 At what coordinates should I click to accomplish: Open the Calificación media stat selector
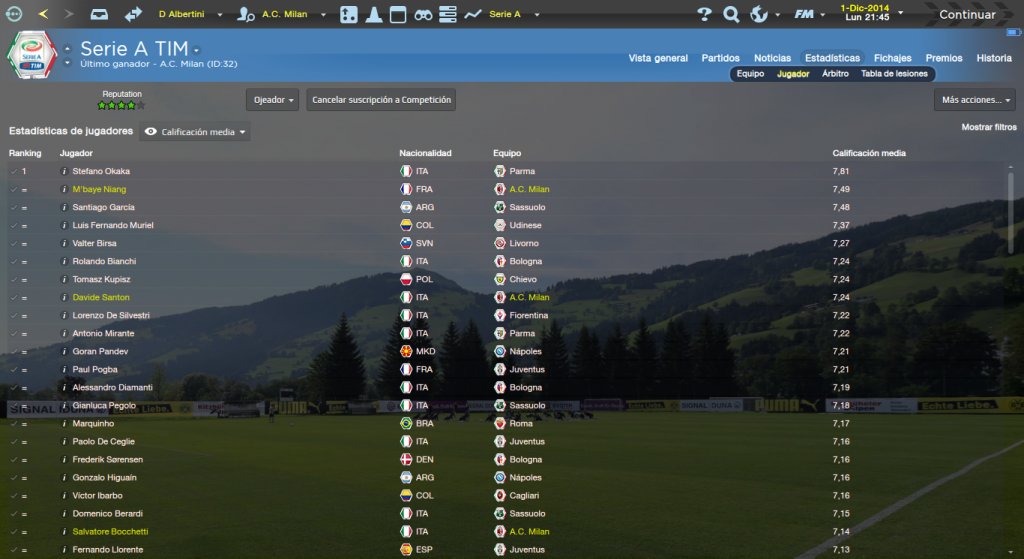(x=195, y=132)
